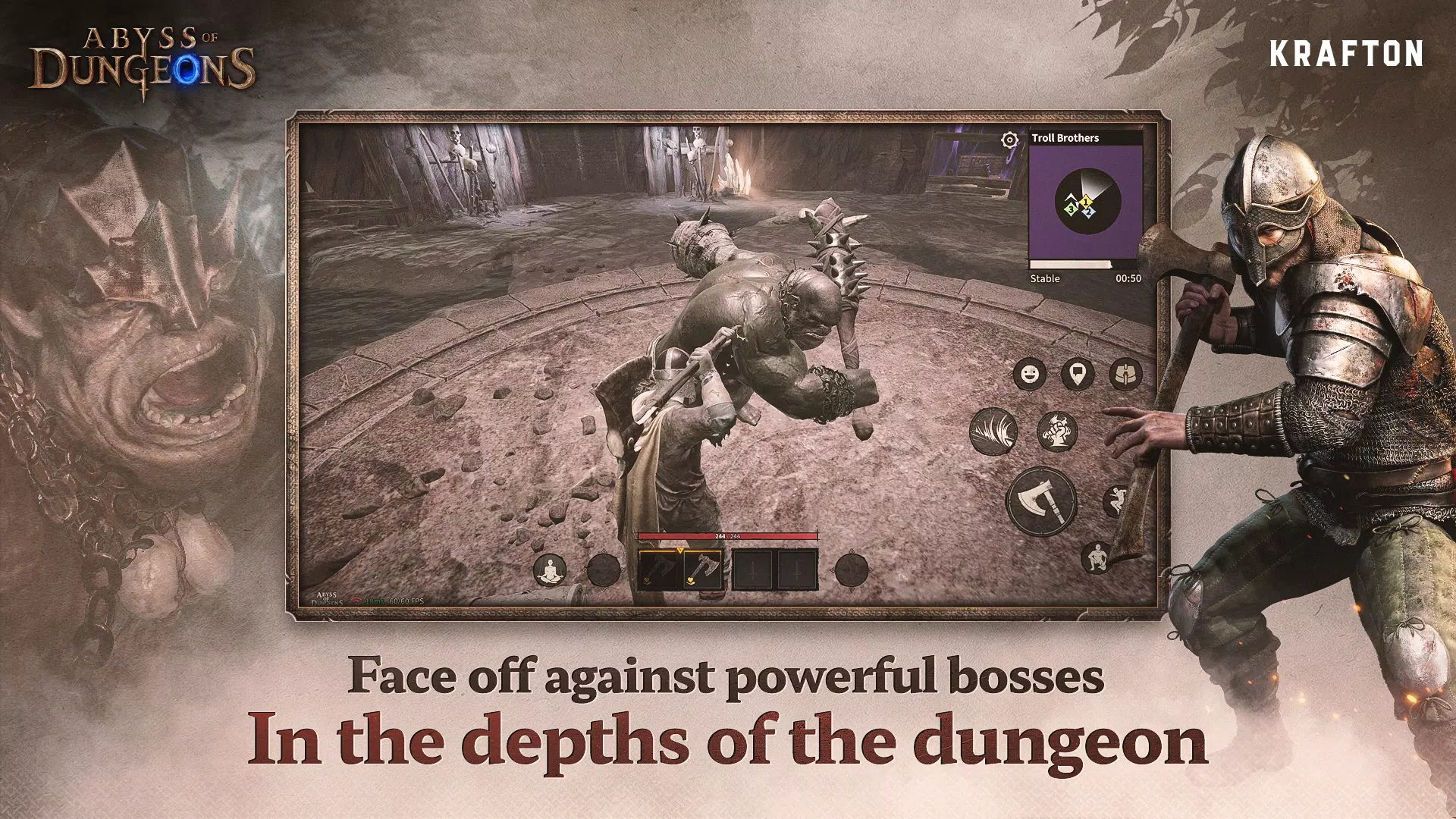
Task: Select the first axe weapon slot
Action: [x=656, y=570]
